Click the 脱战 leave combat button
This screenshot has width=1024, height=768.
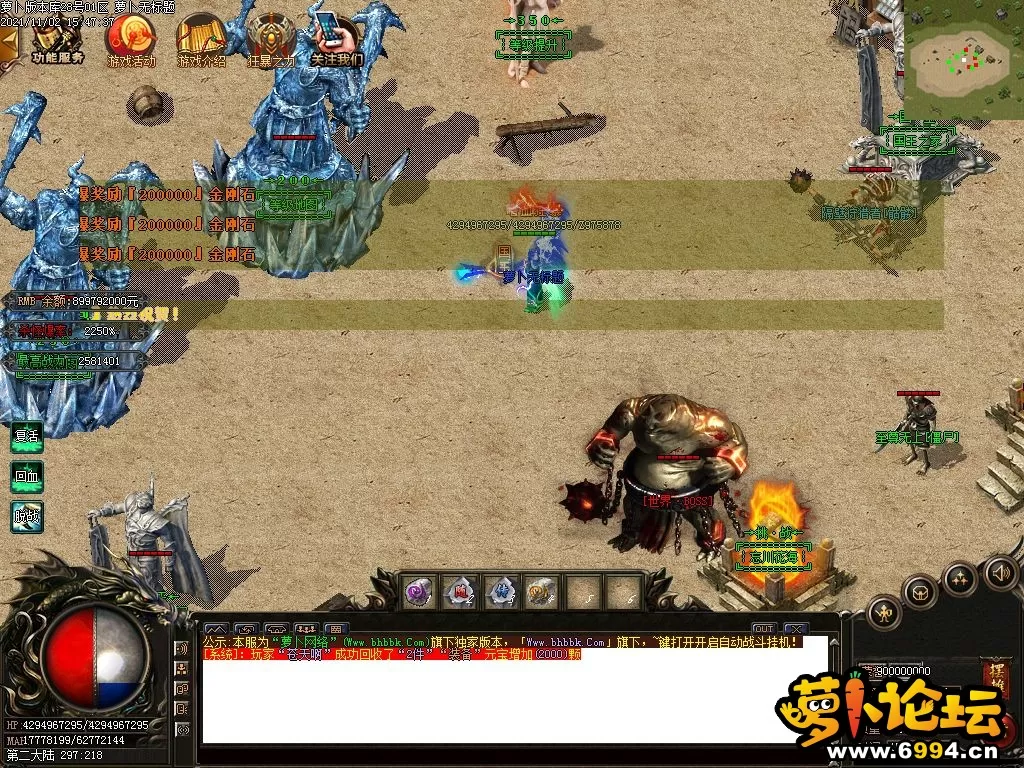tap(27, 516)
